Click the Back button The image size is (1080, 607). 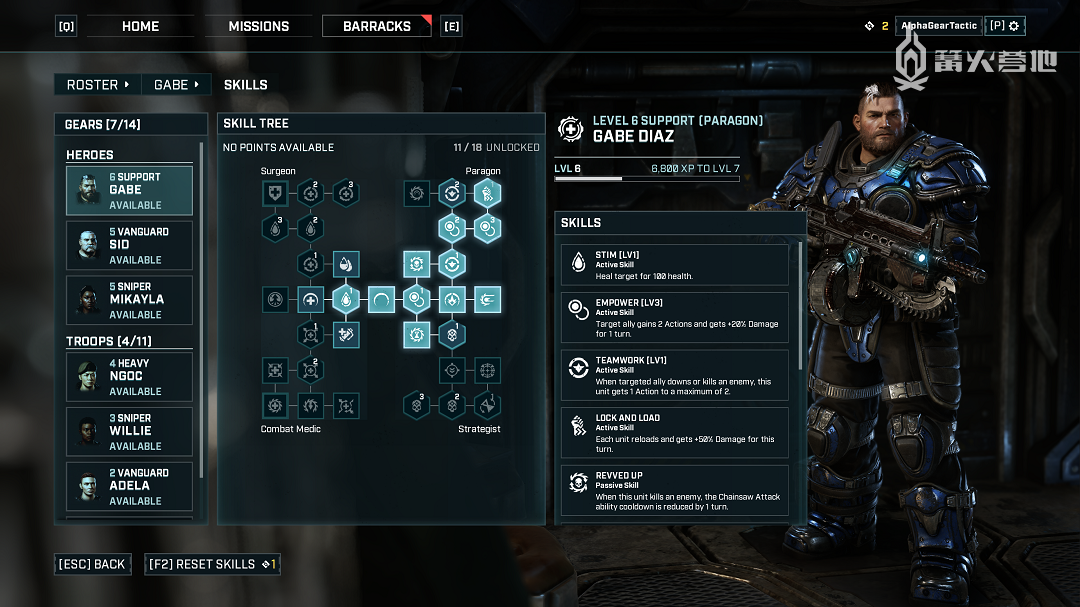click(92, 564)
